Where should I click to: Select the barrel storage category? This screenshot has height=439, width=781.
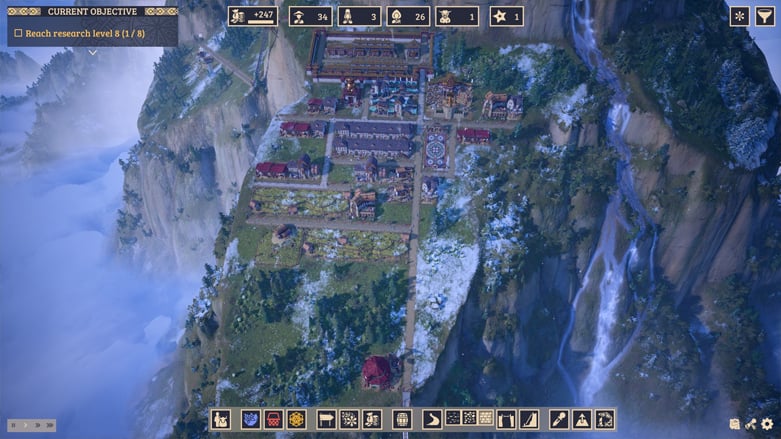[x=402, y=419]
